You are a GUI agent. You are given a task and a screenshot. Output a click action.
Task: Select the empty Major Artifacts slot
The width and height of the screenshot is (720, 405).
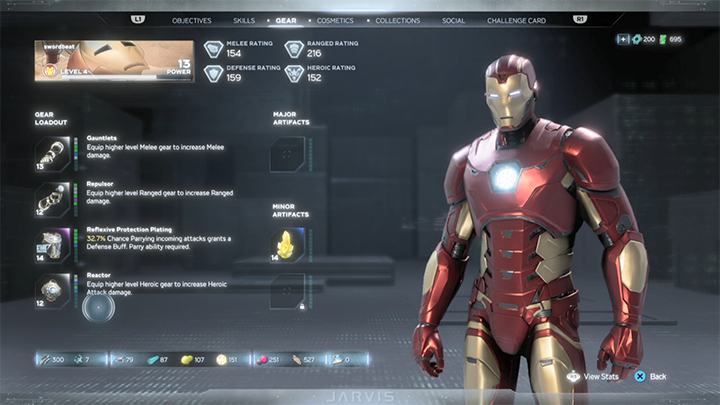(287, 154)
